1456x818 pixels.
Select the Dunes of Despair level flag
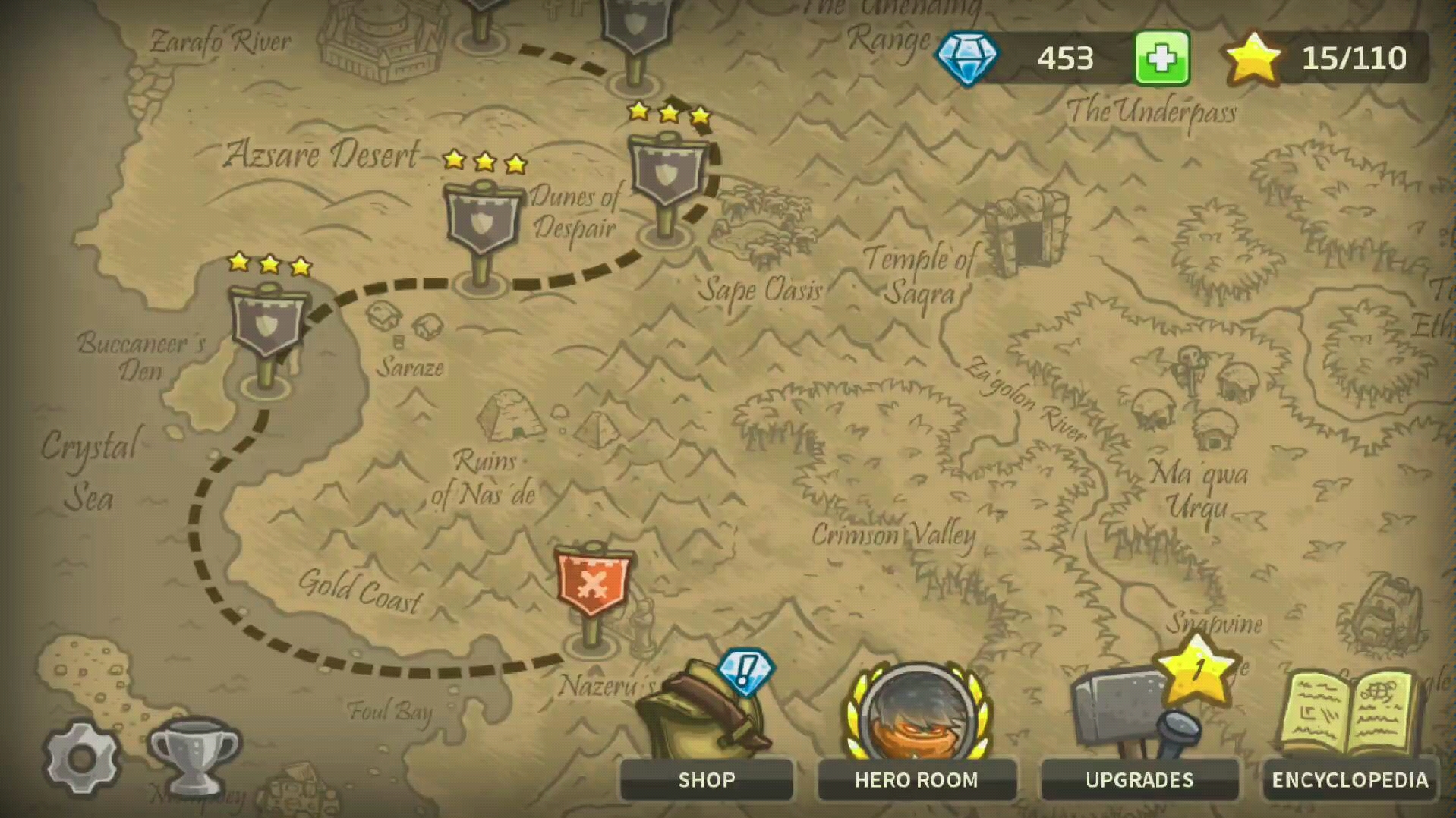click(x=482, y=222)
